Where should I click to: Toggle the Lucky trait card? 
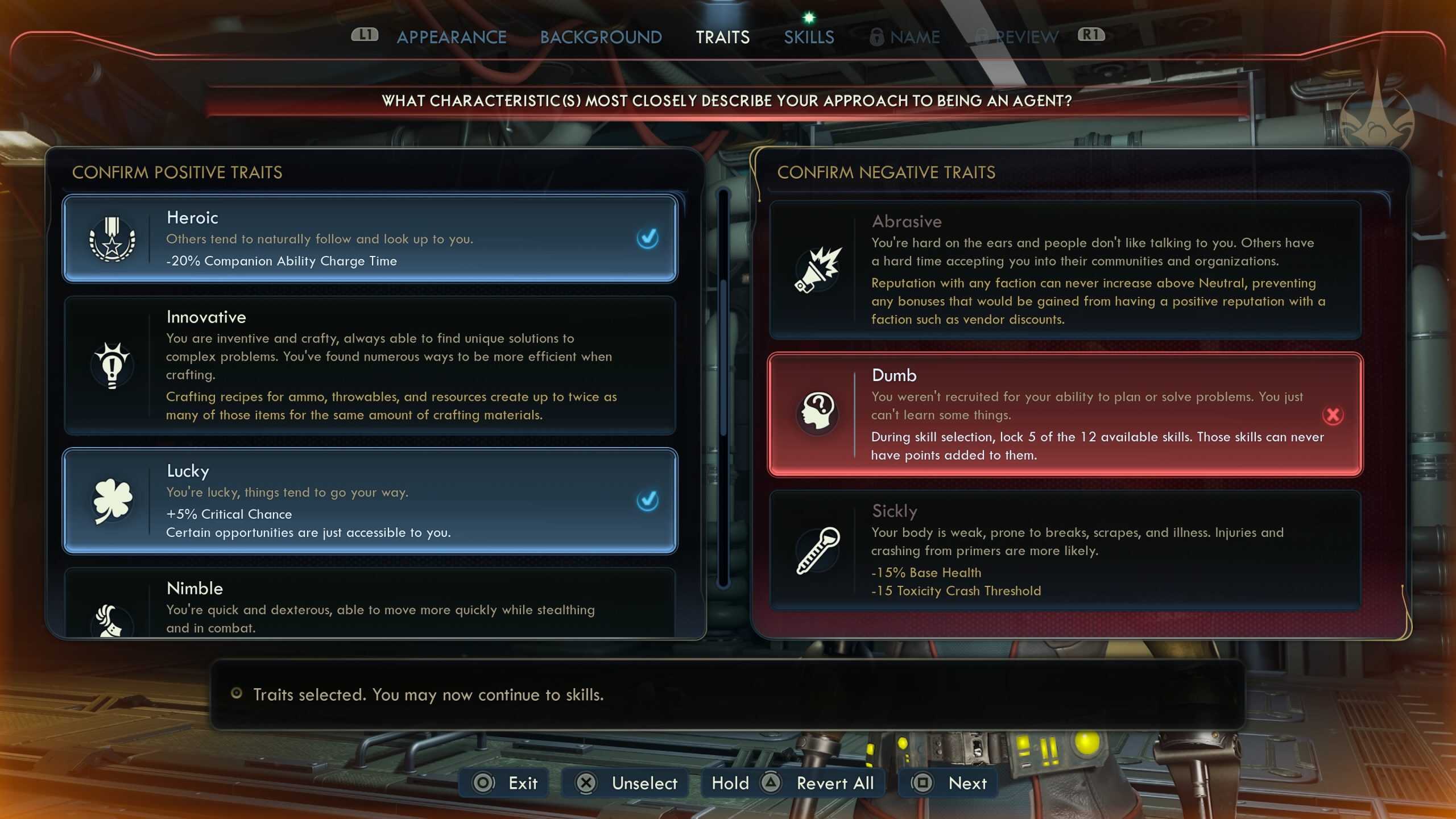[370, 500]
